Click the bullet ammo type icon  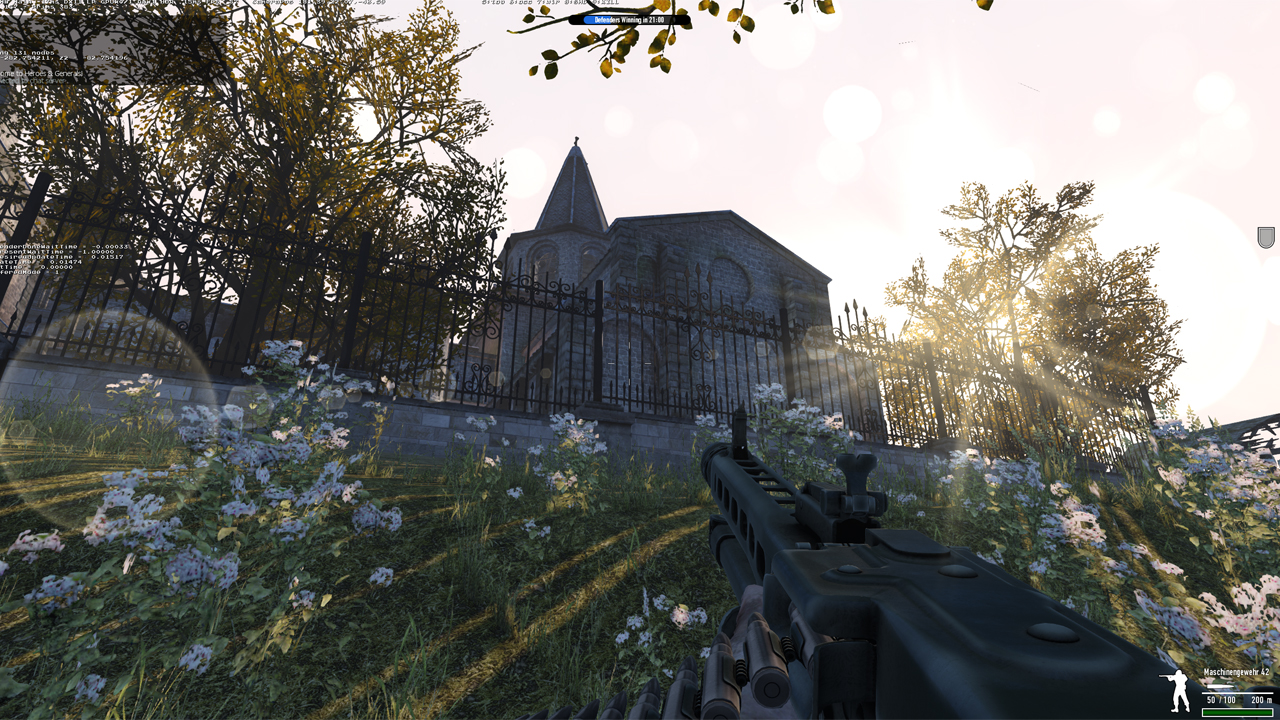1221,687
